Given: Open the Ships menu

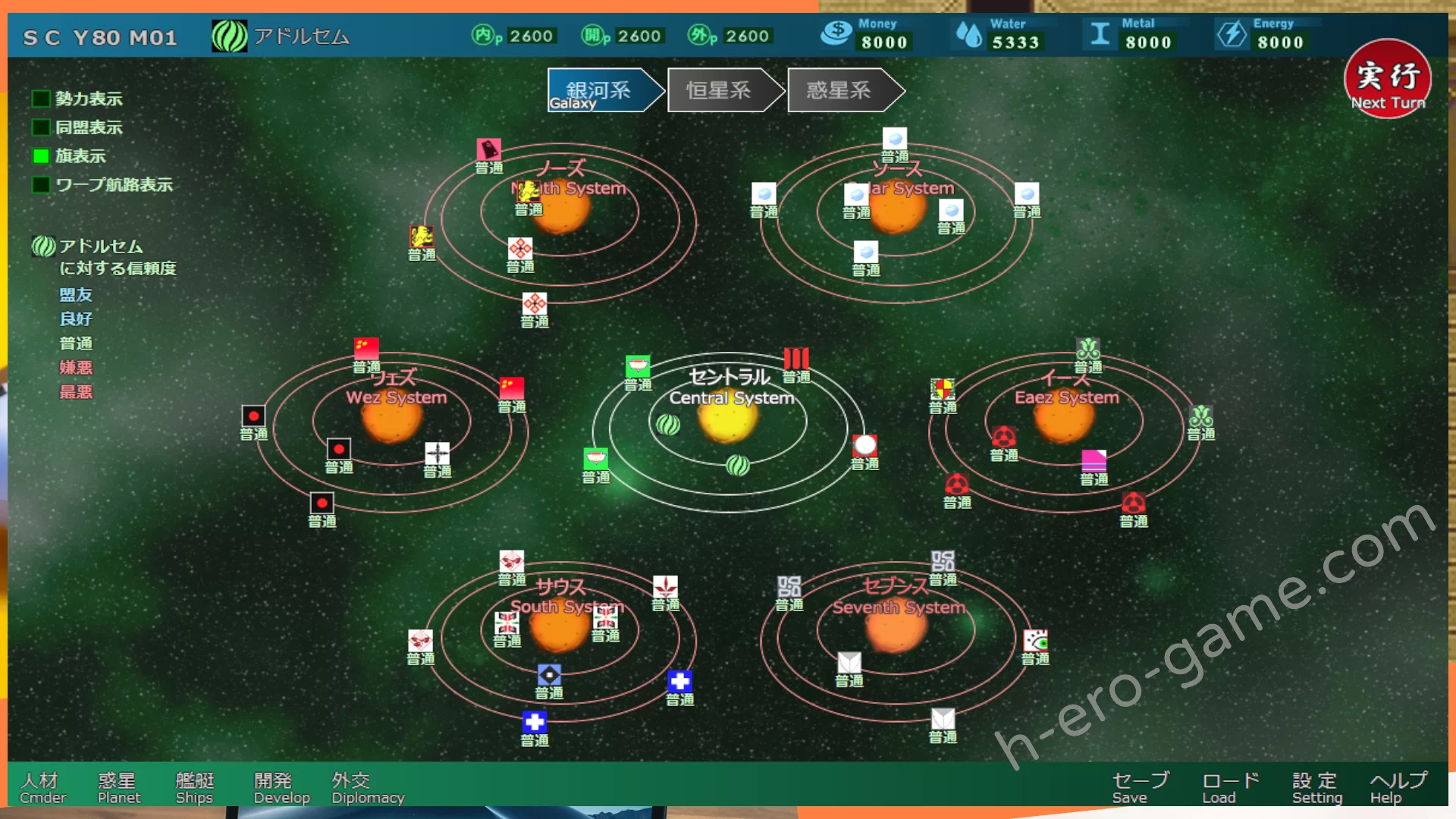Looking at the screenshot, I should pos(194,787).
